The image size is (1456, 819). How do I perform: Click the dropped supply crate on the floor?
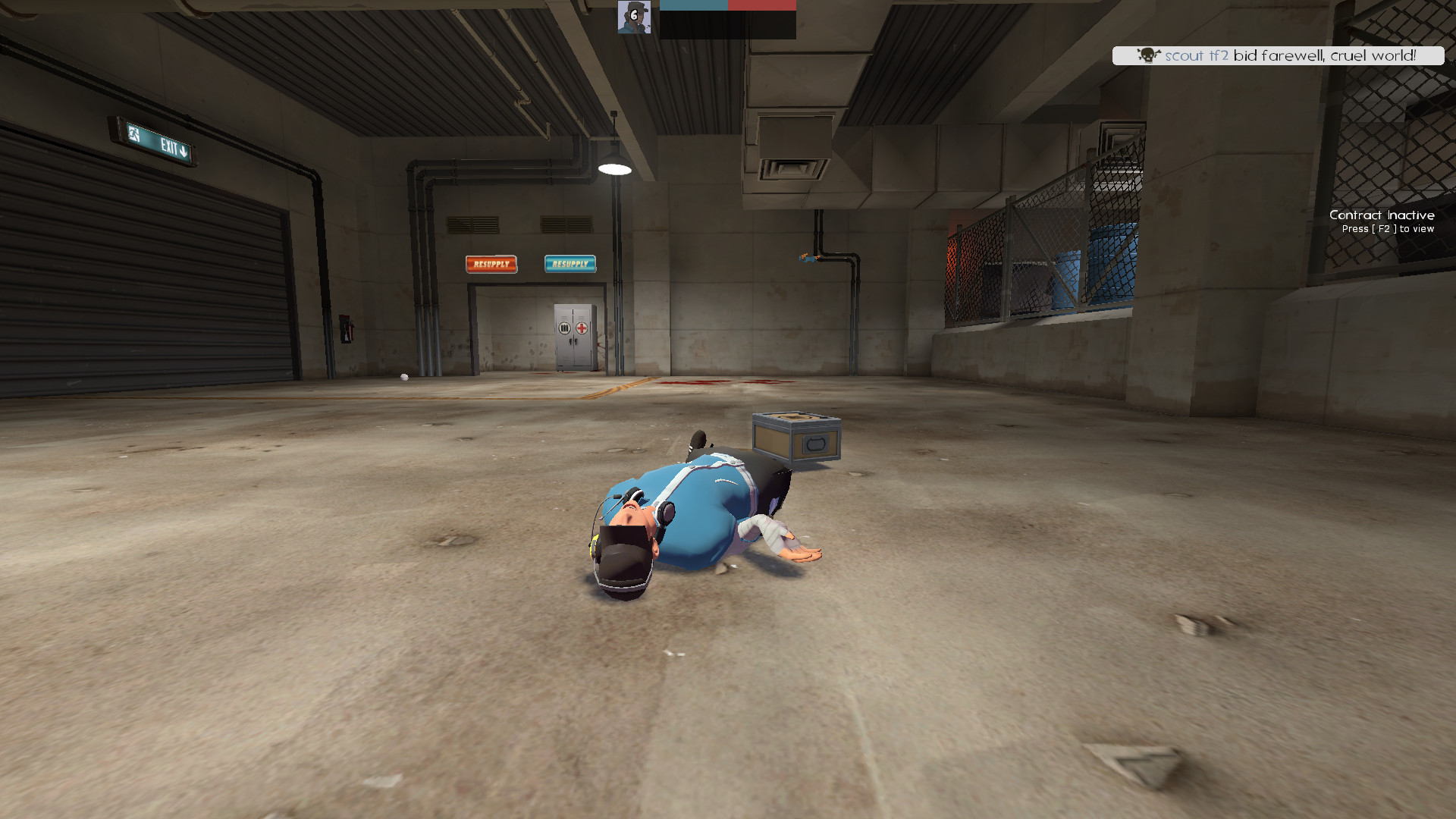[795, 437]
